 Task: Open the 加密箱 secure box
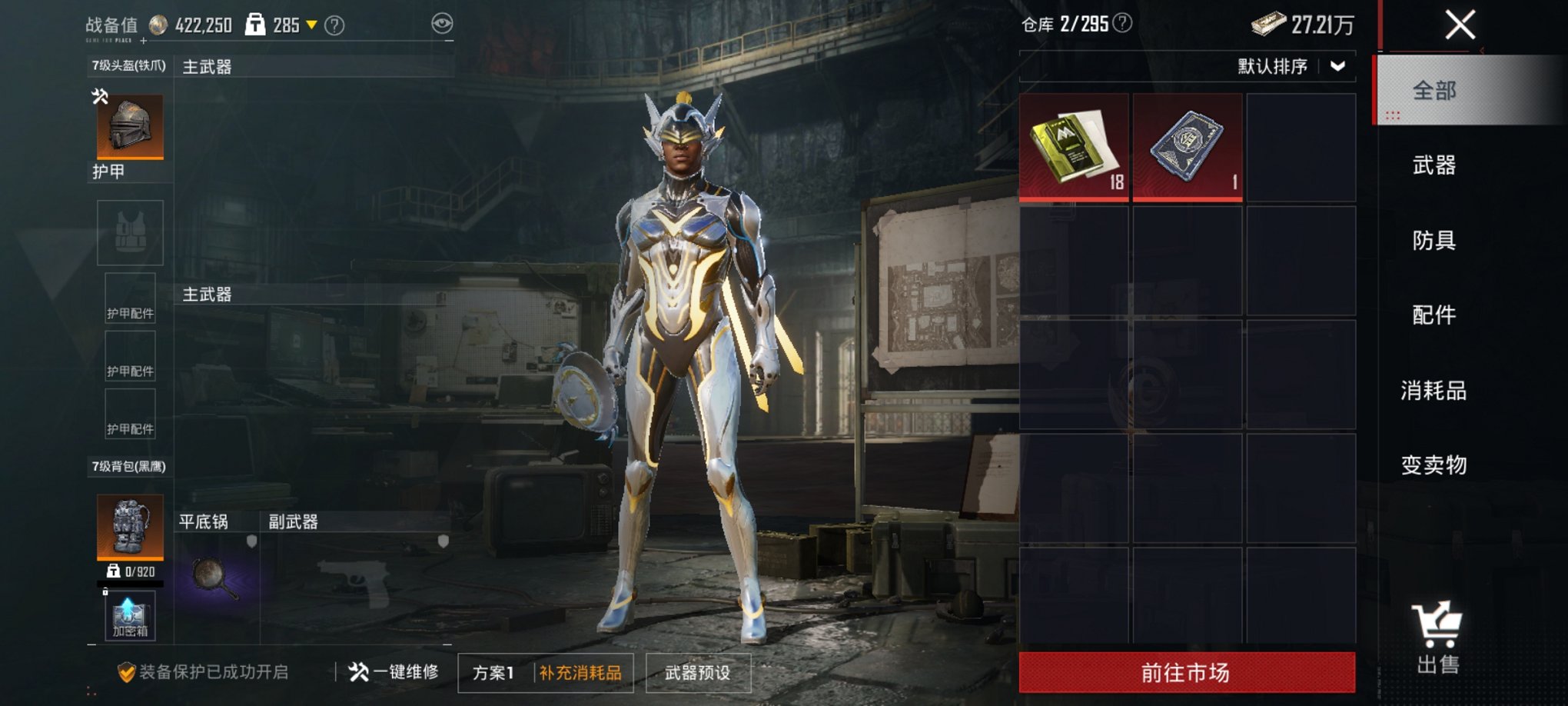coord(130,617)
